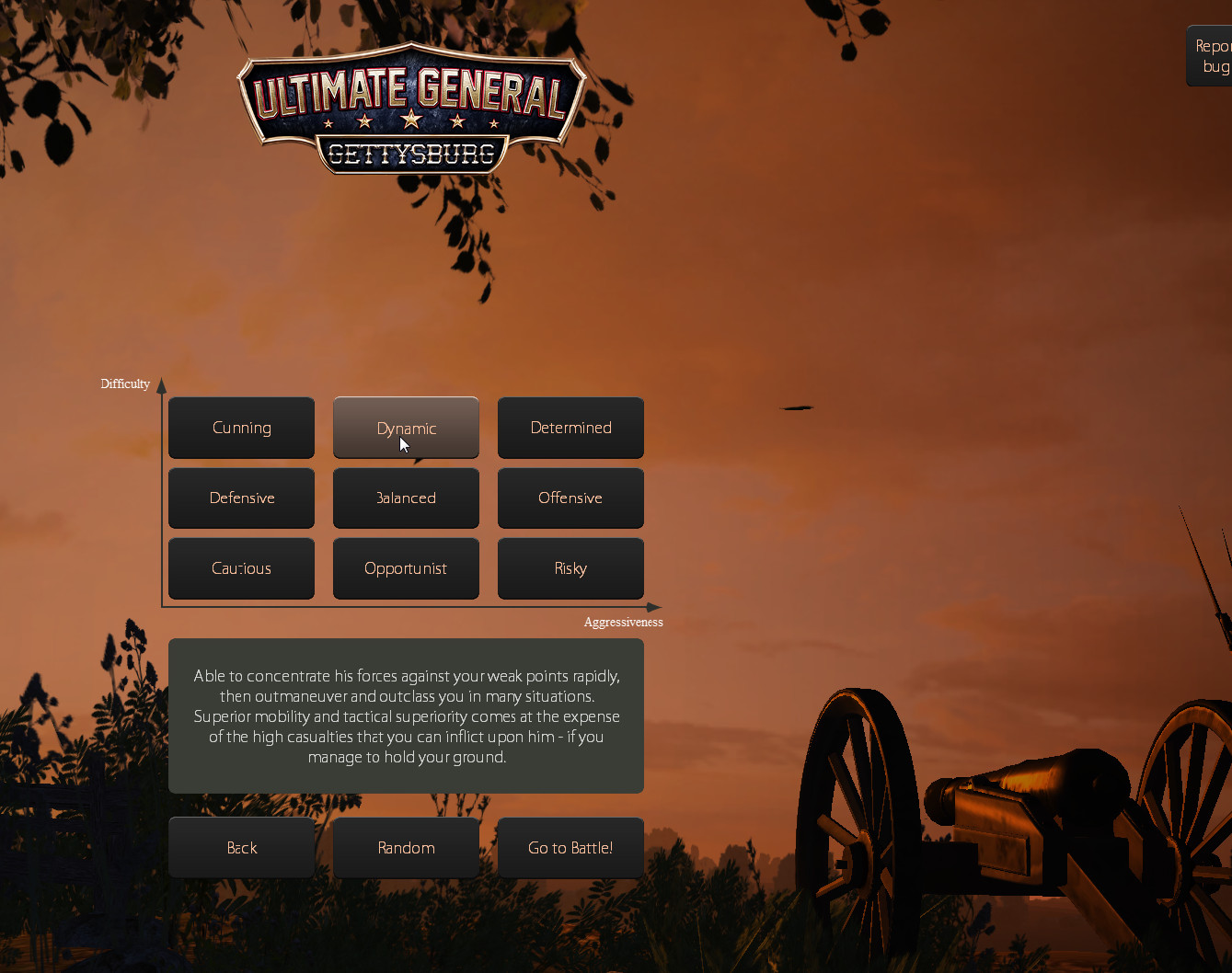Pick the Determined AI personality
Screen dimensions: 1232x973
(570, 428)
